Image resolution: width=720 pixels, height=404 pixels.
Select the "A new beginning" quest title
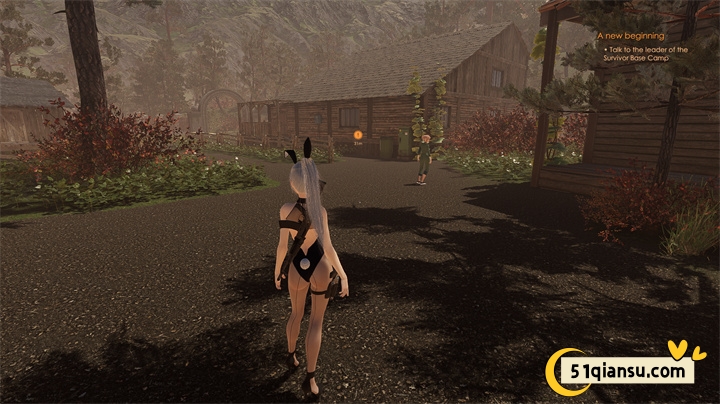coord(624,36)
